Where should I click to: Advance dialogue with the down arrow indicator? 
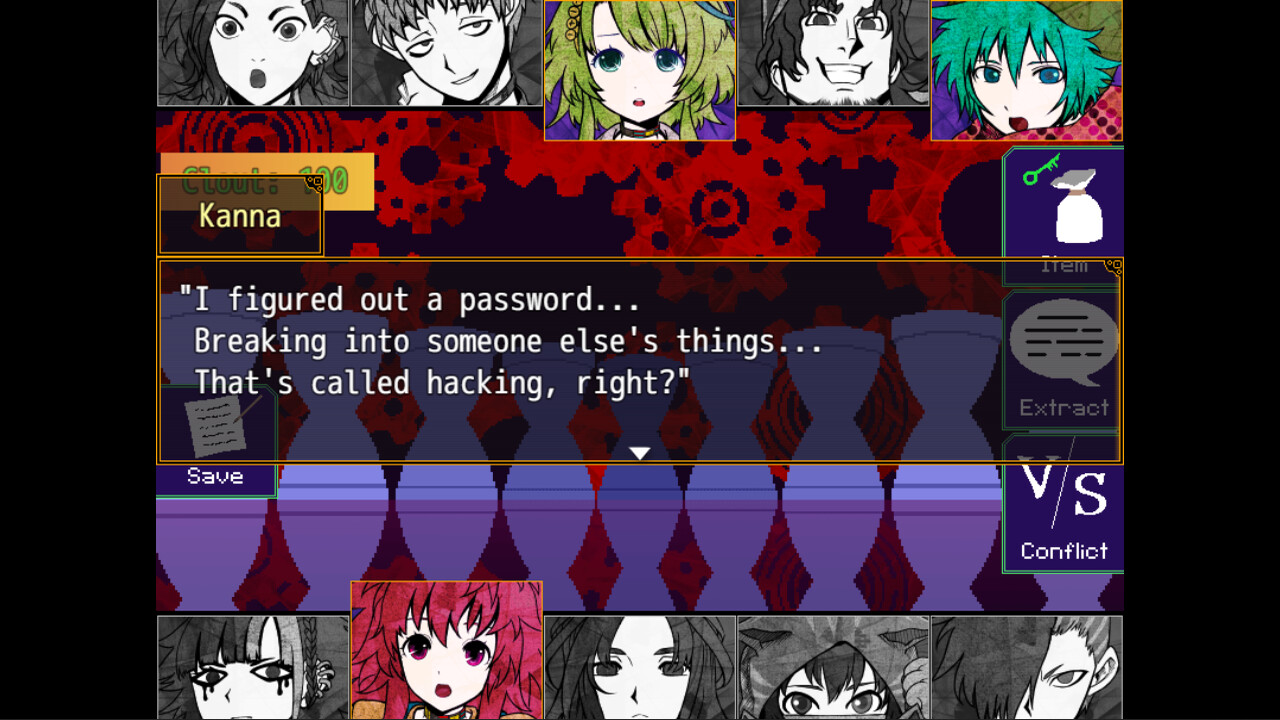pyautogui.click(x=639, y=451)
